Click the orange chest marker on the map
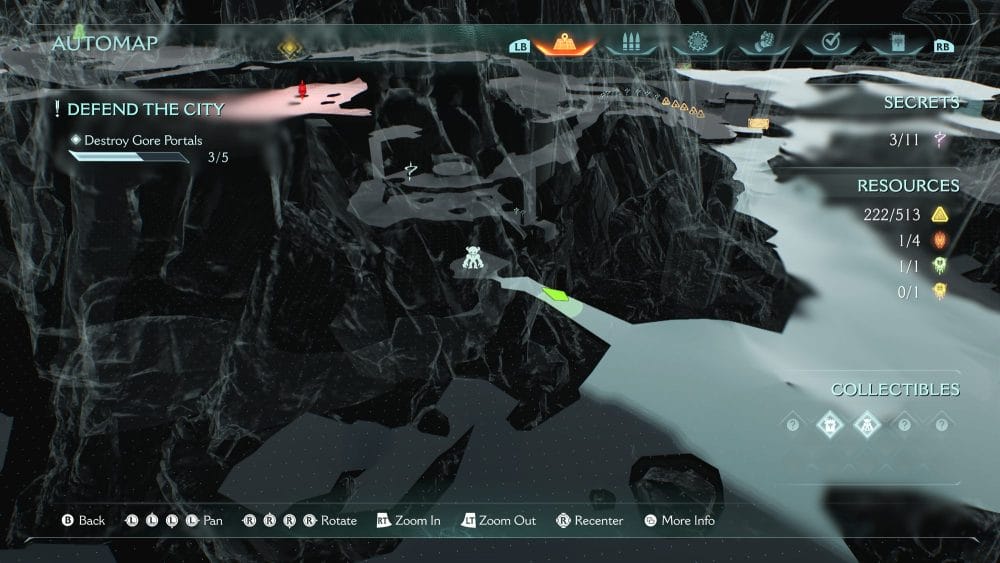The height and width of the screenshot is (563, 1000). coord(758,123)
